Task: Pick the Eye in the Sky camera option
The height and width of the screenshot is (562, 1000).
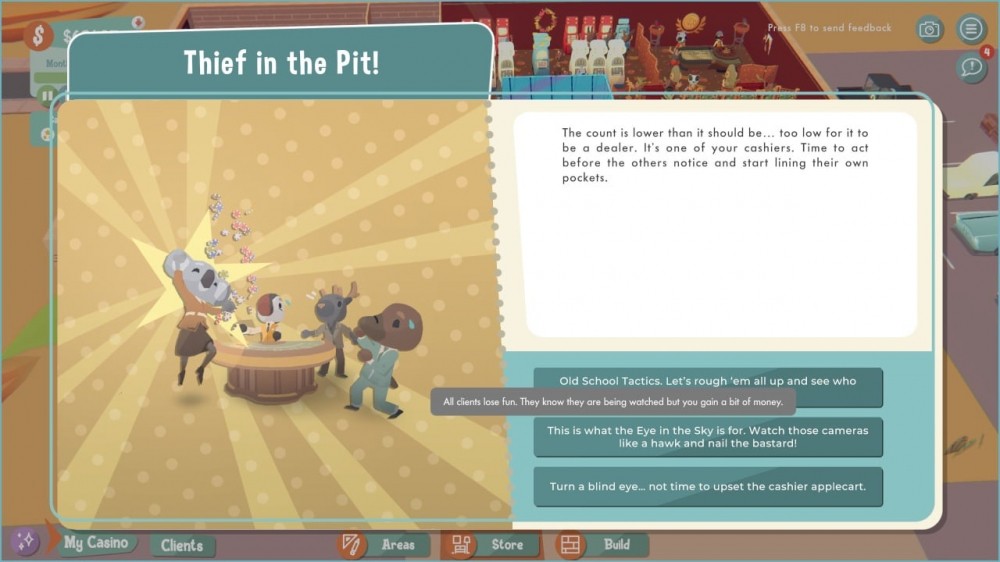Action: [x=708, y=436]
